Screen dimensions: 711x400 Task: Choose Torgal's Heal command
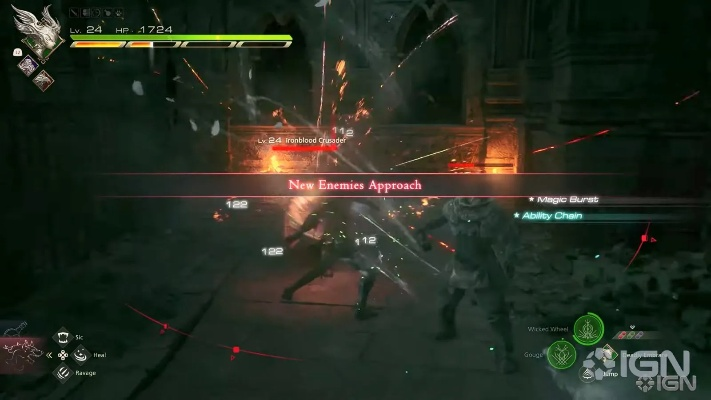[x=79, y=354]
